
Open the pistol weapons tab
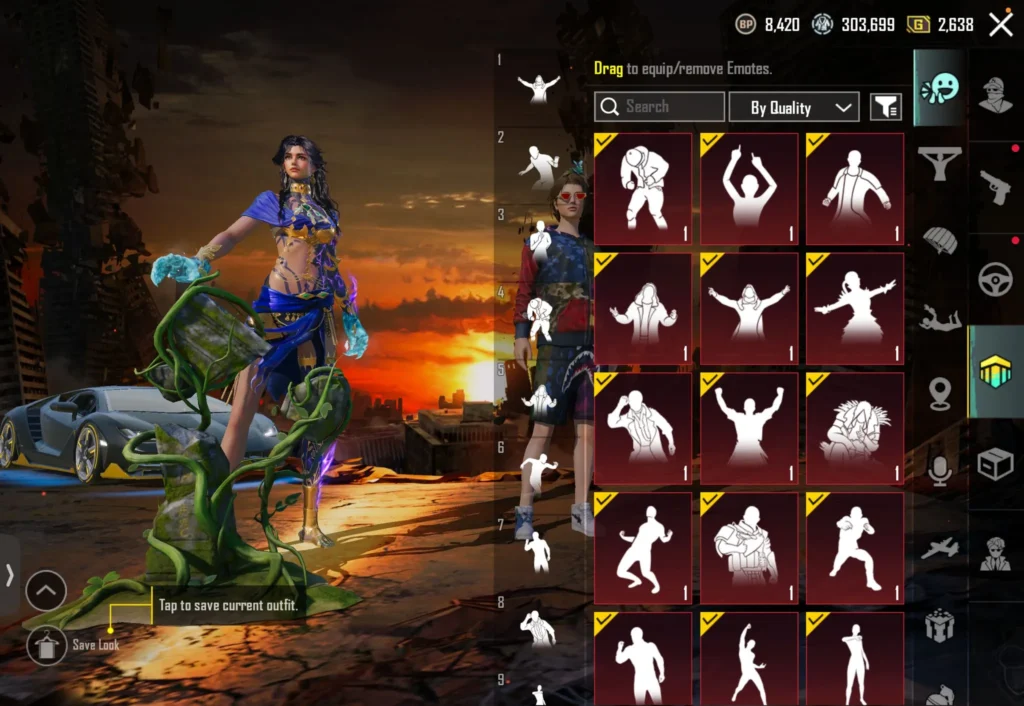tap(995, 186)
